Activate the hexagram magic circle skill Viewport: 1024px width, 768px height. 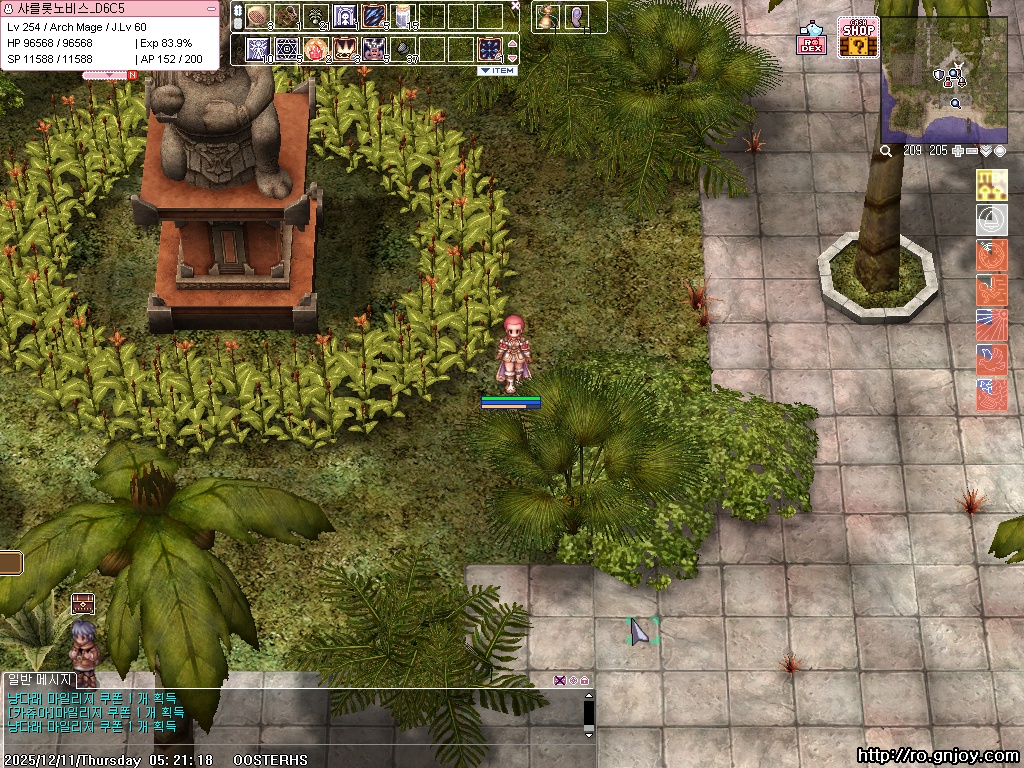pyautogui.click(x=287, y=48)
